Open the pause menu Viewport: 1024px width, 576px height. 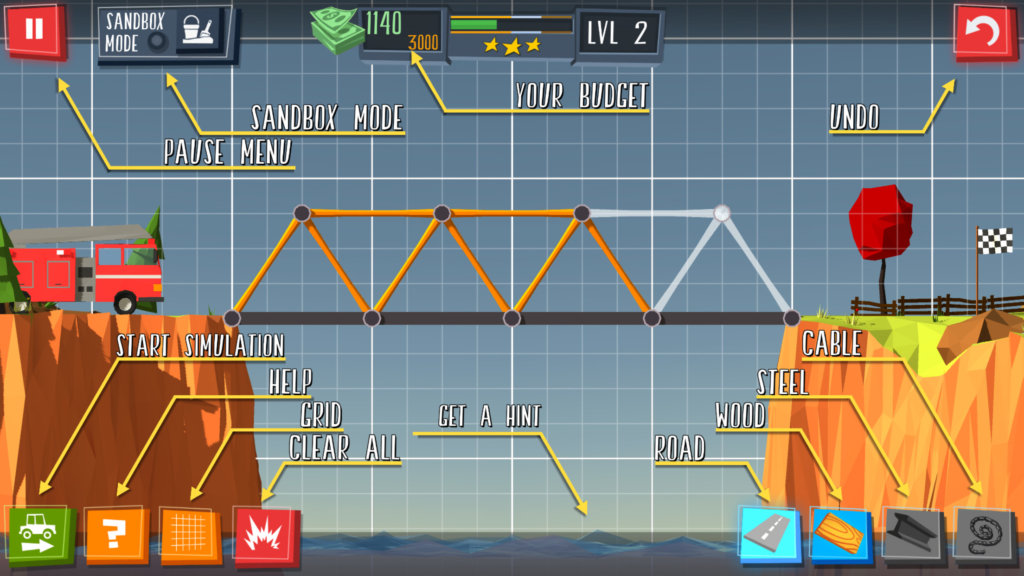35,30
